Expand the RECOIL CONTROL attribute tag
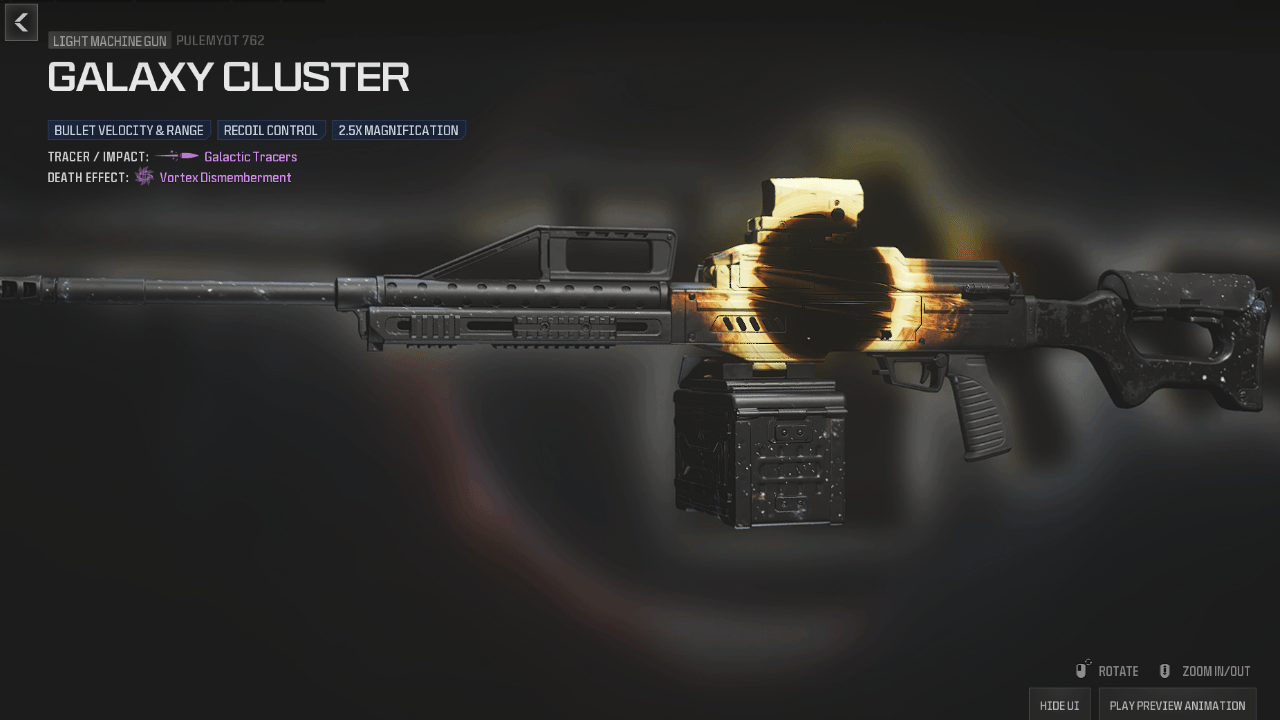Screen dimensions: 1280x720 (270, 129)
